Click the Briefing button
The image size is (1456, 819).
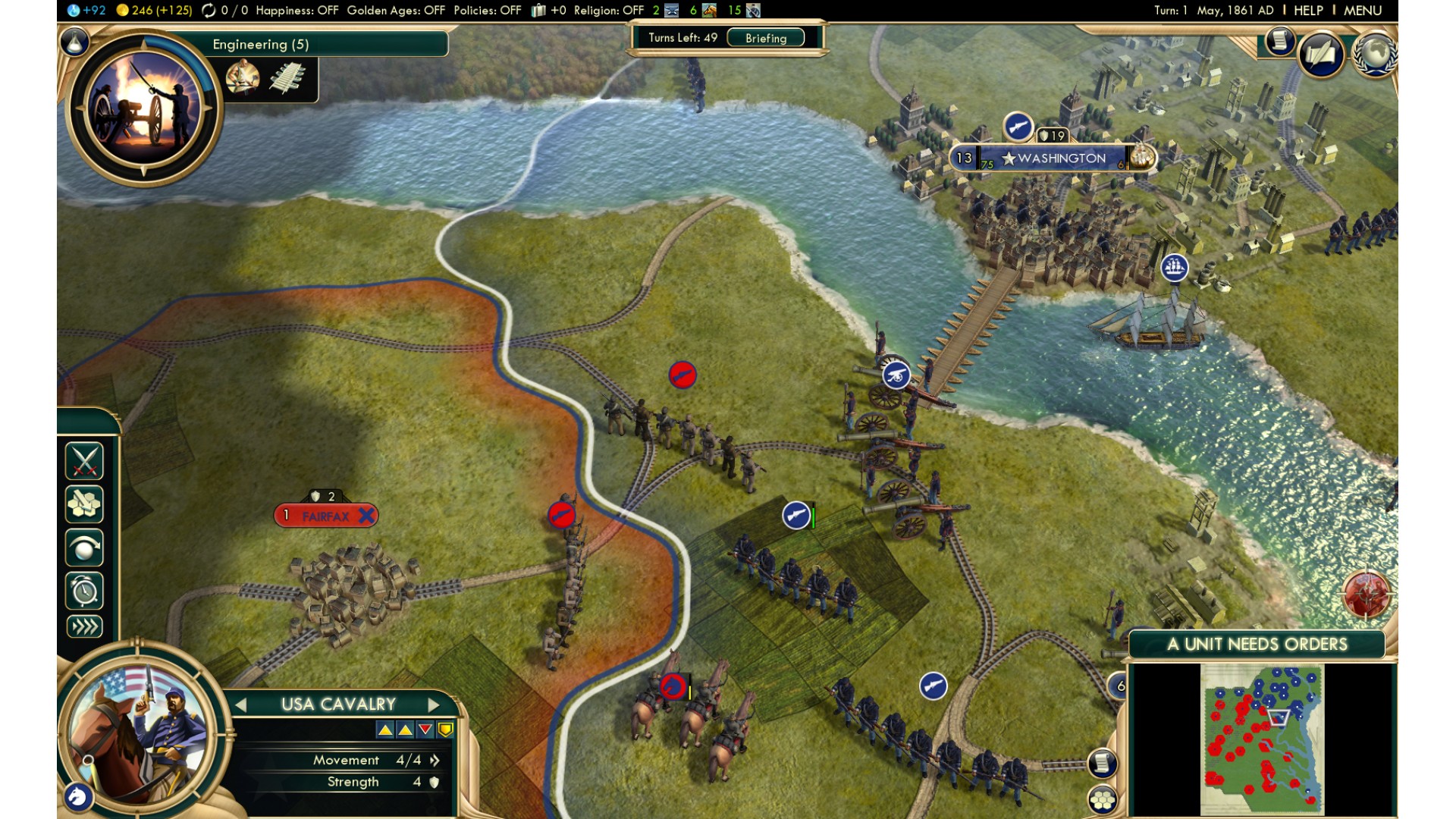765,38
